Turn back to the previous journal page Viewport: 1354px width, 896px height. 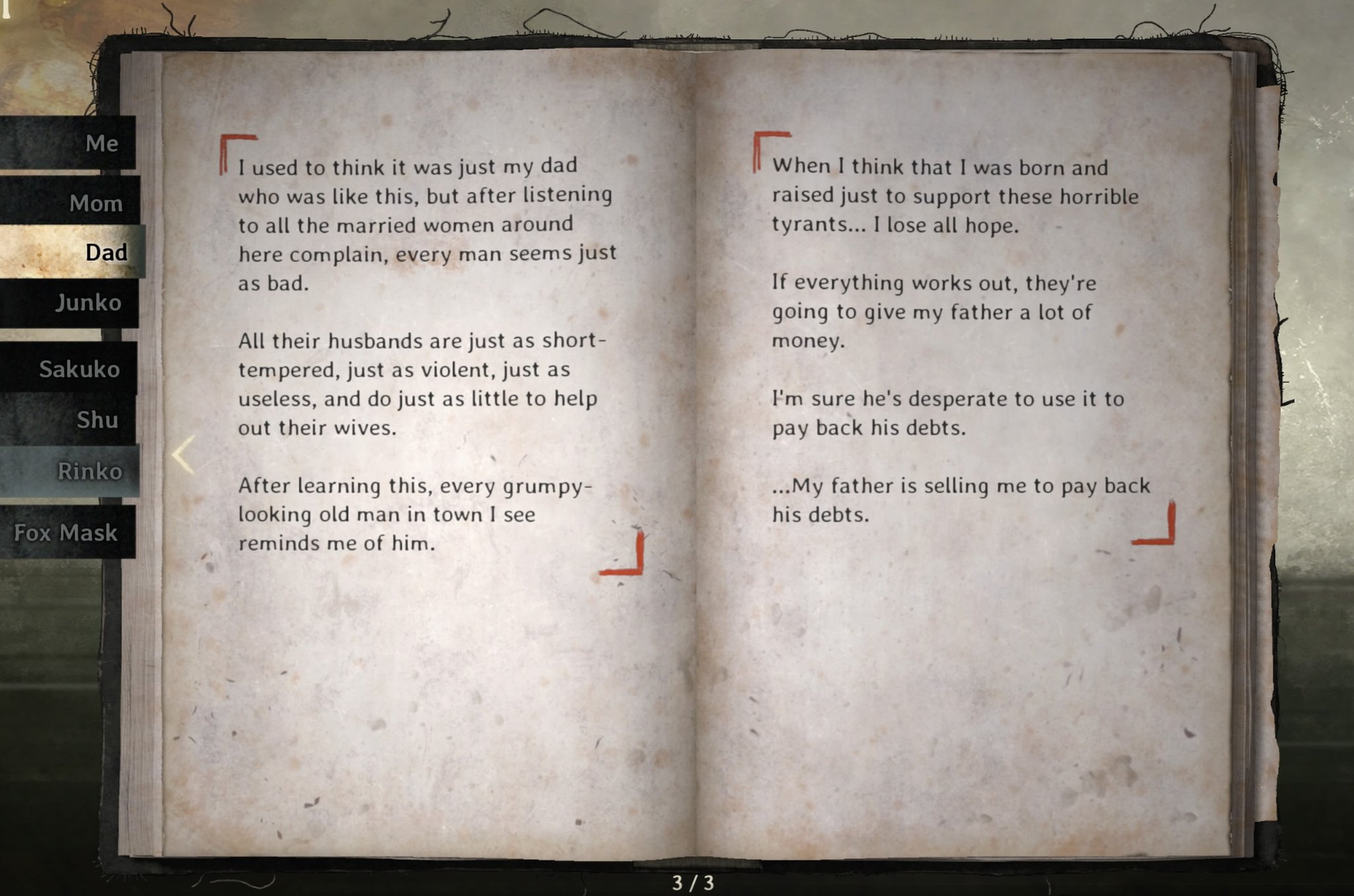point(184,455)
